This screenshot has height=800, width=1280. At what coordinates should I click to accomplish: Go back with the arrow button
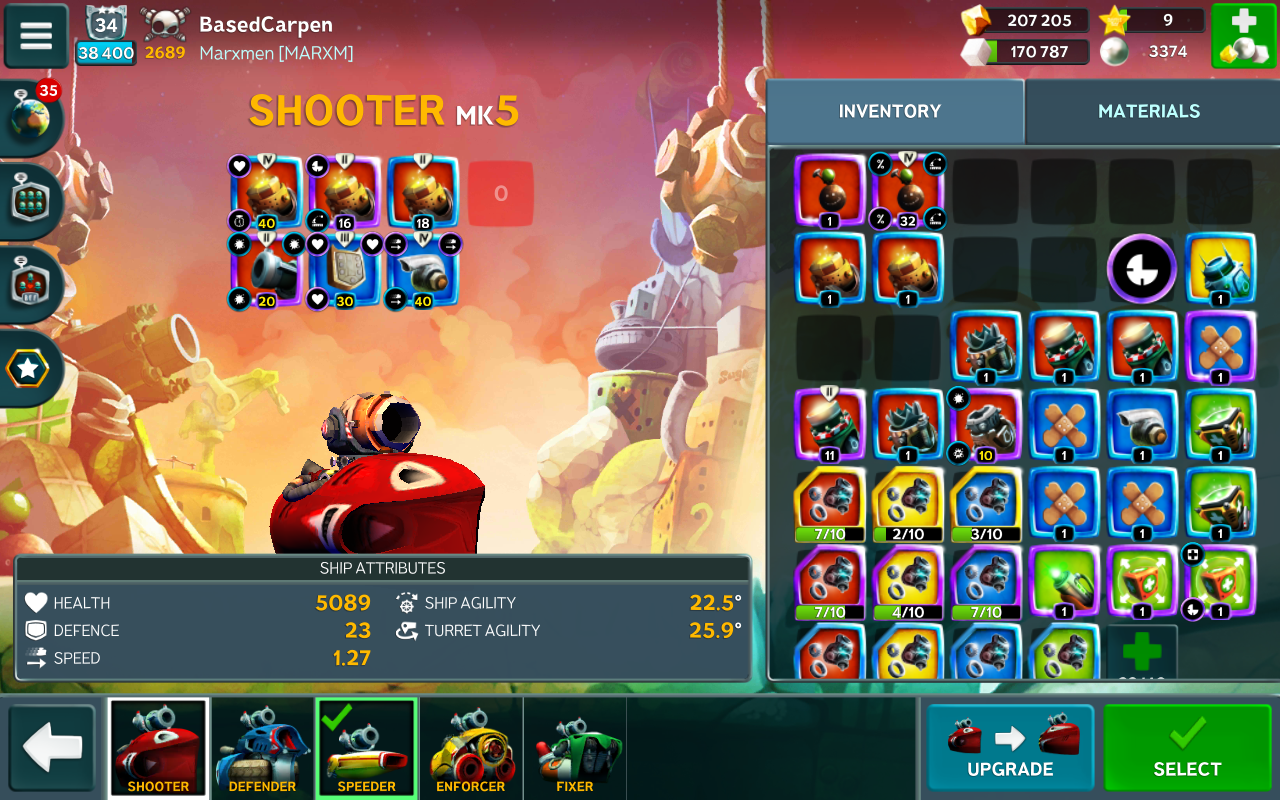(52, 747)
